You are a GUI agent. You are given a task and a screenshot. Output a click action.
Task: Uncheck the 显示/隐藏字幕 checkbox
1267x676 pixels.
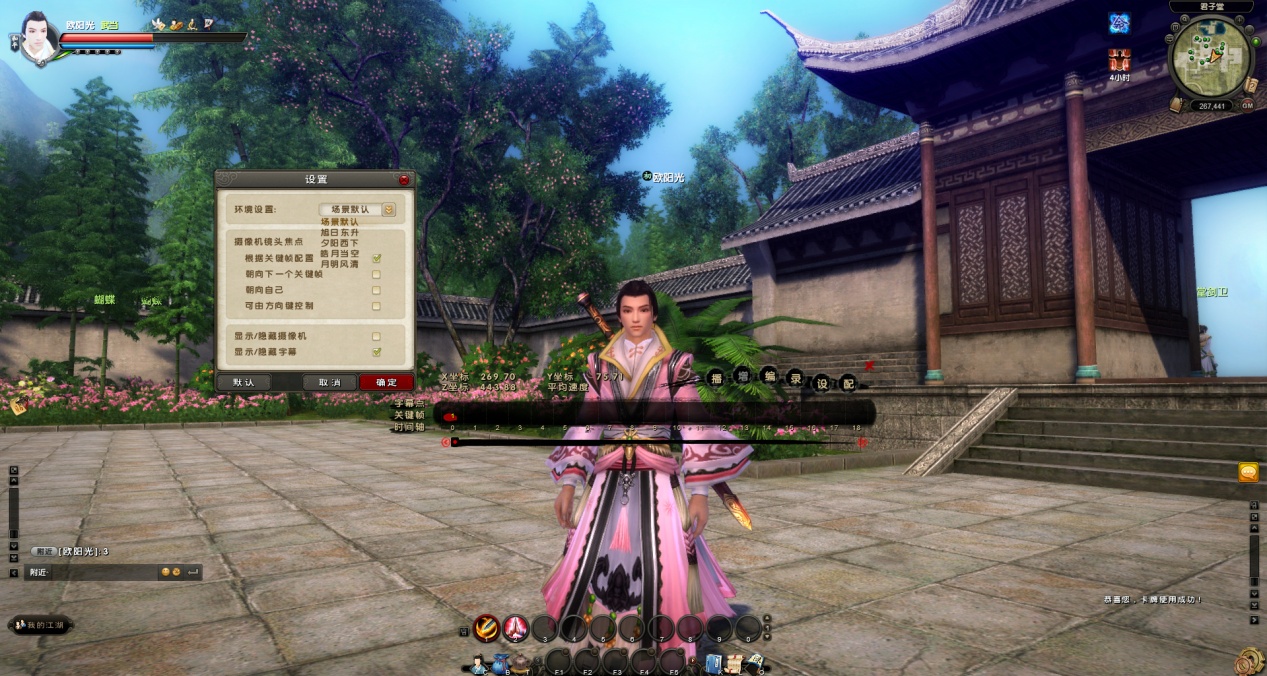pos(376,352)
